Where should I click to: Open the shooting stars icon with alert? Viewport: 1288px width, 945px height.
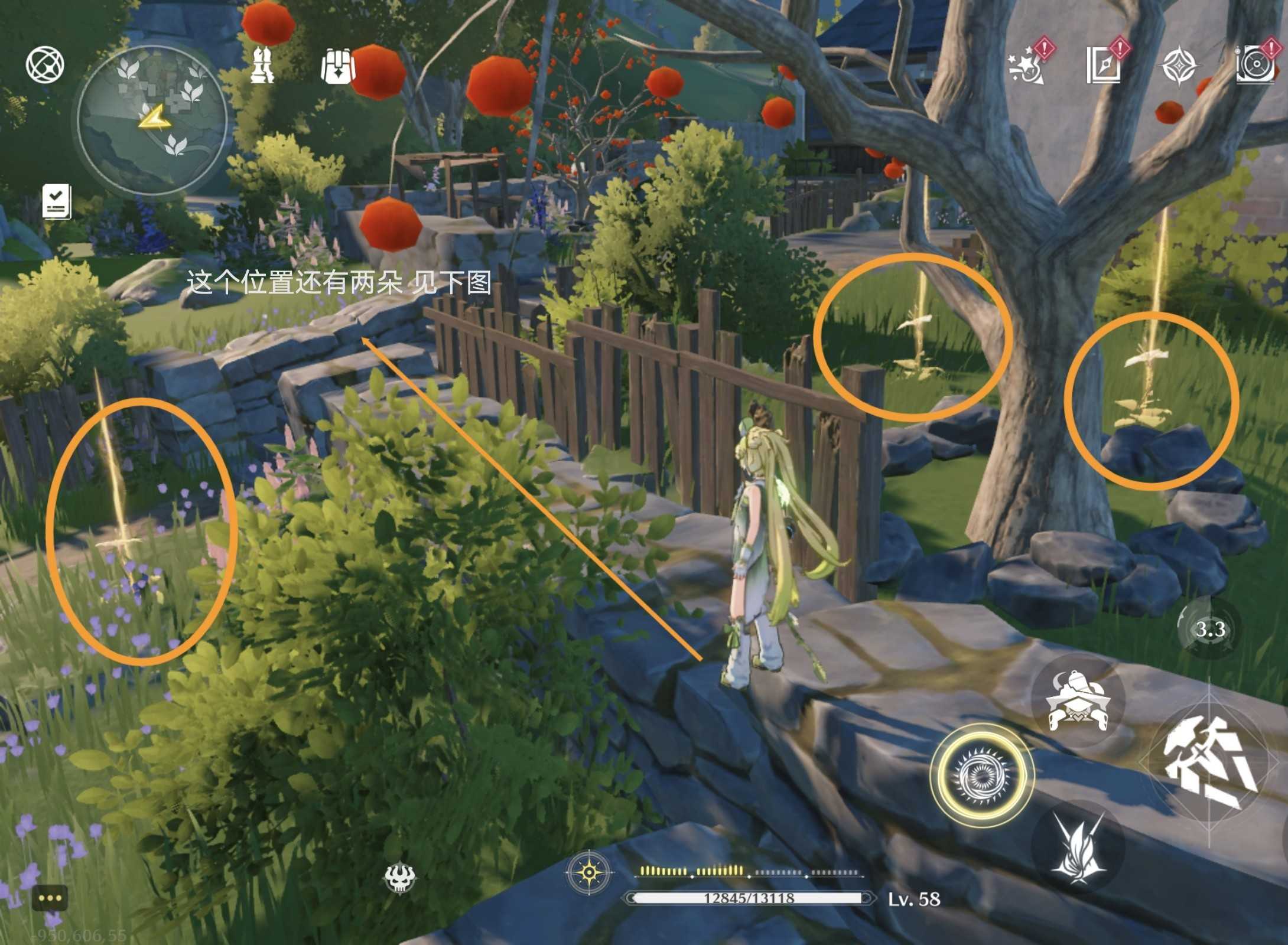1026,66
